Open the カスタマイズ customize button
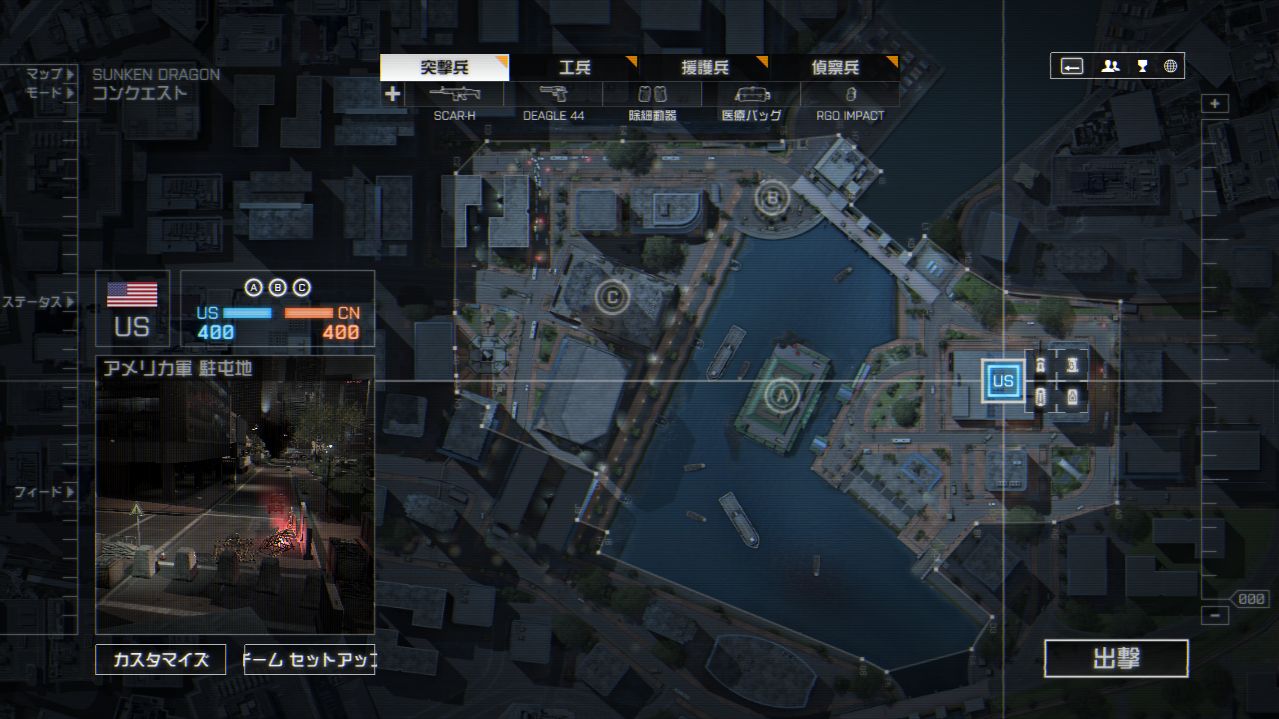The height and width of the screenshot is (719, 1279). point(161,660)
